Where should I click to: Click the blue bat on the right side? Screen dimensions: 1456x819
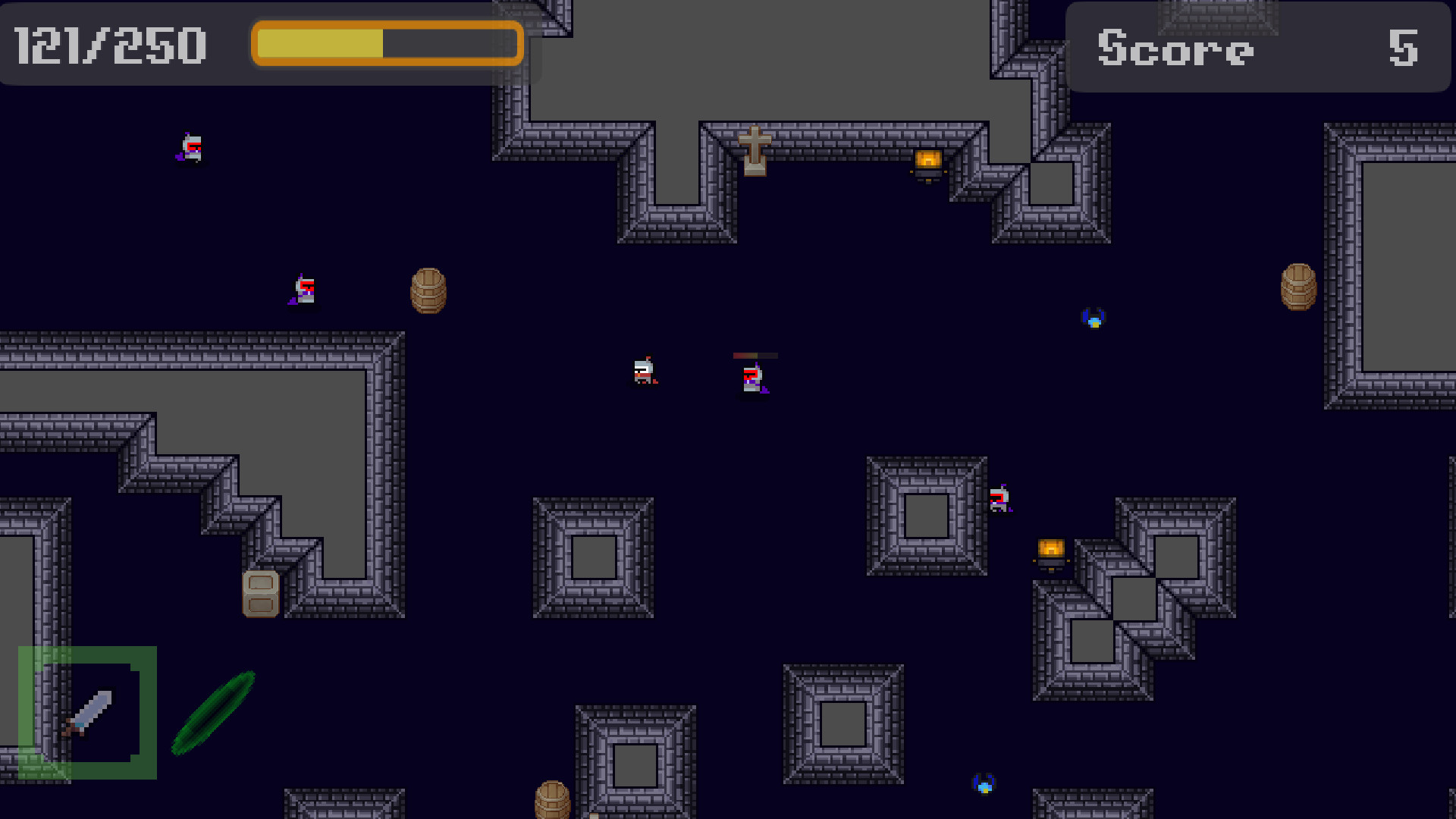pyautogui.click(x=1094, y=316)
